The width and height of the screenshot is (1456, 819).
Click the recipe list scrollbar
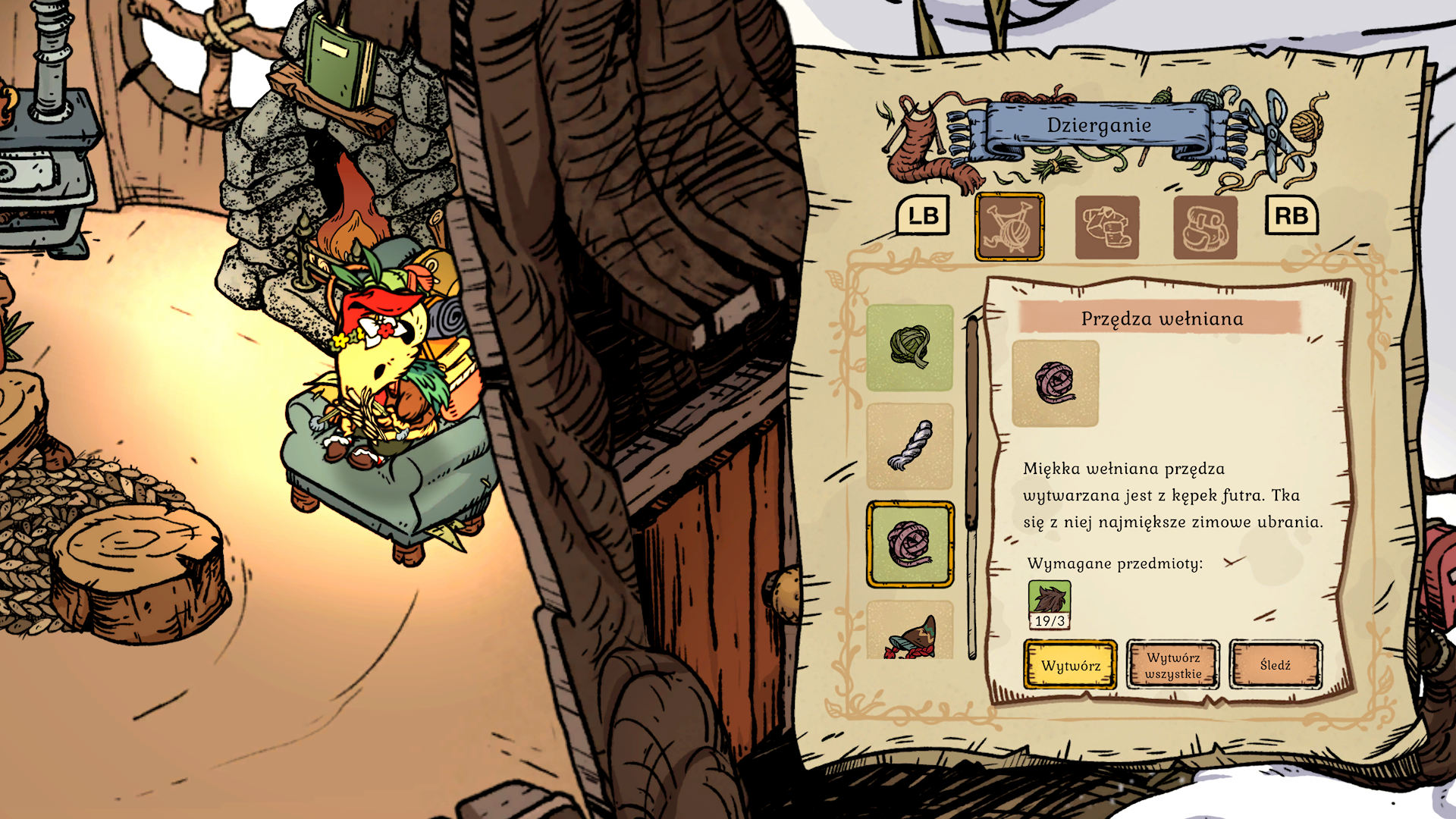click(972, 485)
